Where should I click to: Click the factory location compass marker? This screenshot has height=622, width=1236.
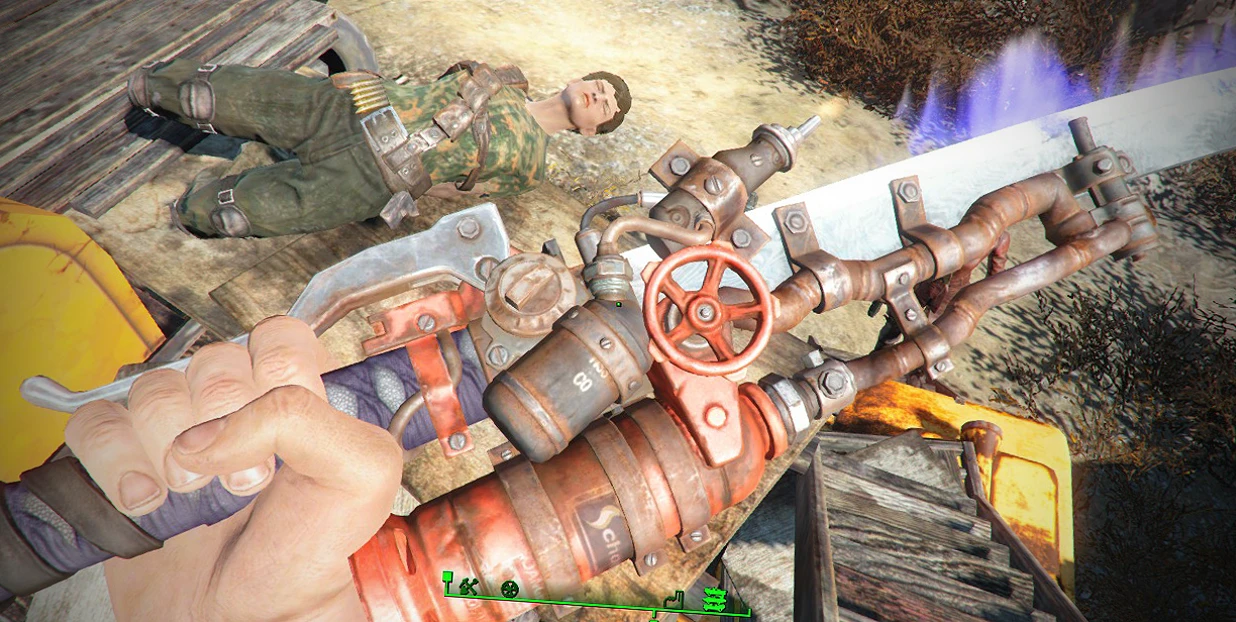[x=675, y=599]
